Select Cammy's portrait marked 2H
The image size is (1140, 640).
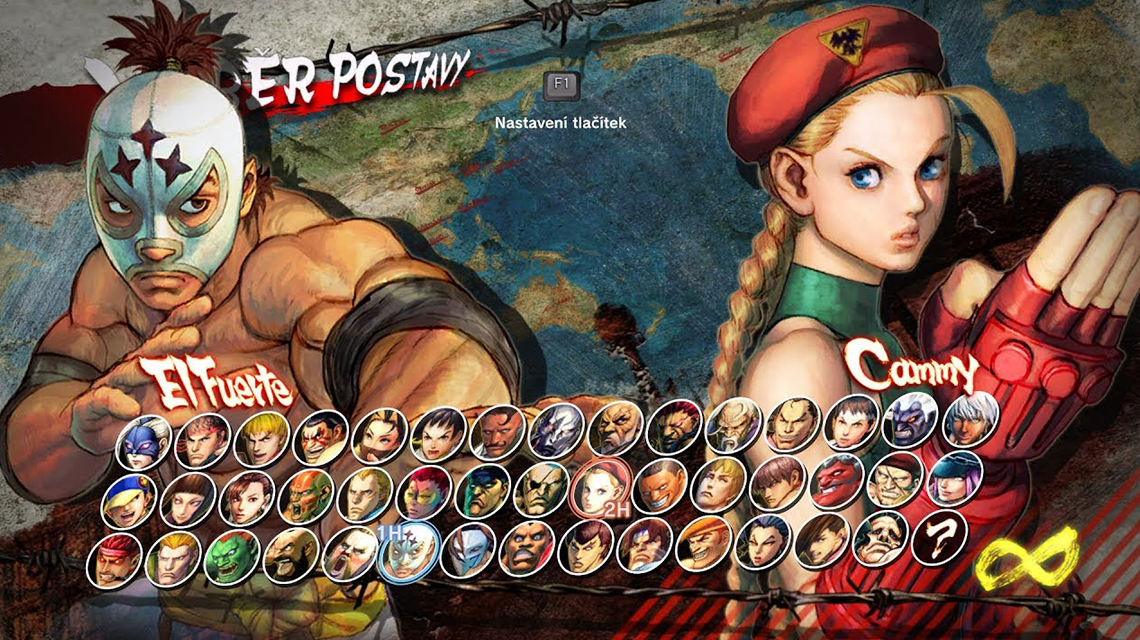600,488
